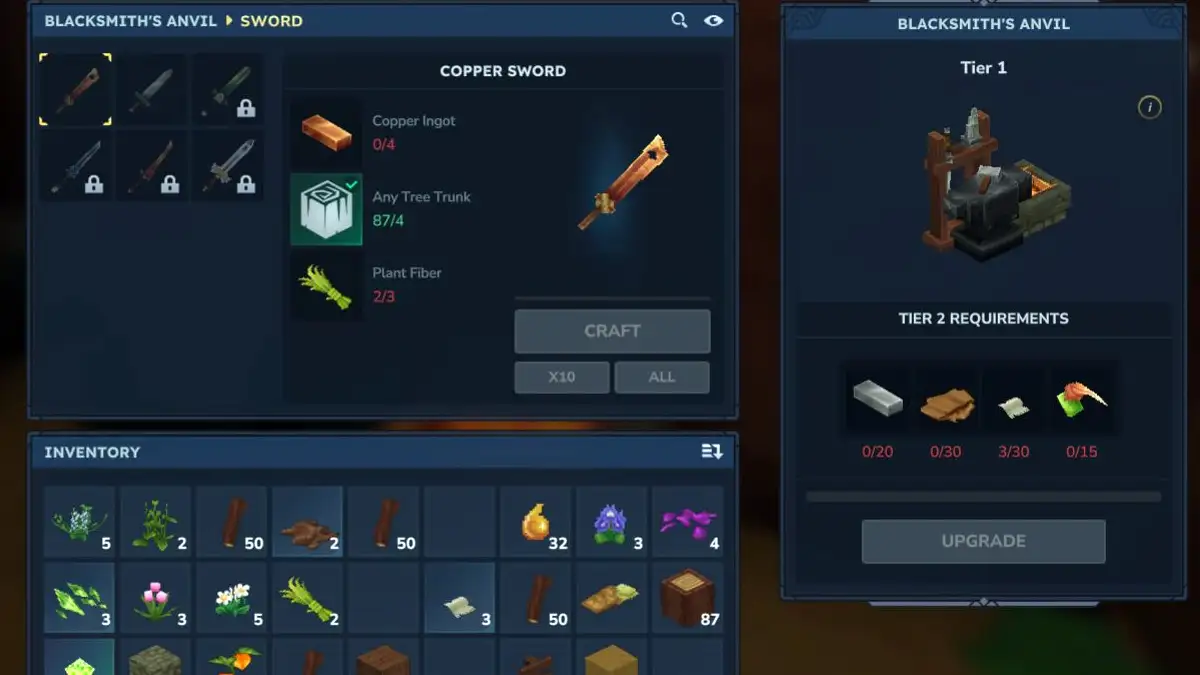
Task: Craft ten with the X10 button
Action: tap(561, 377)
